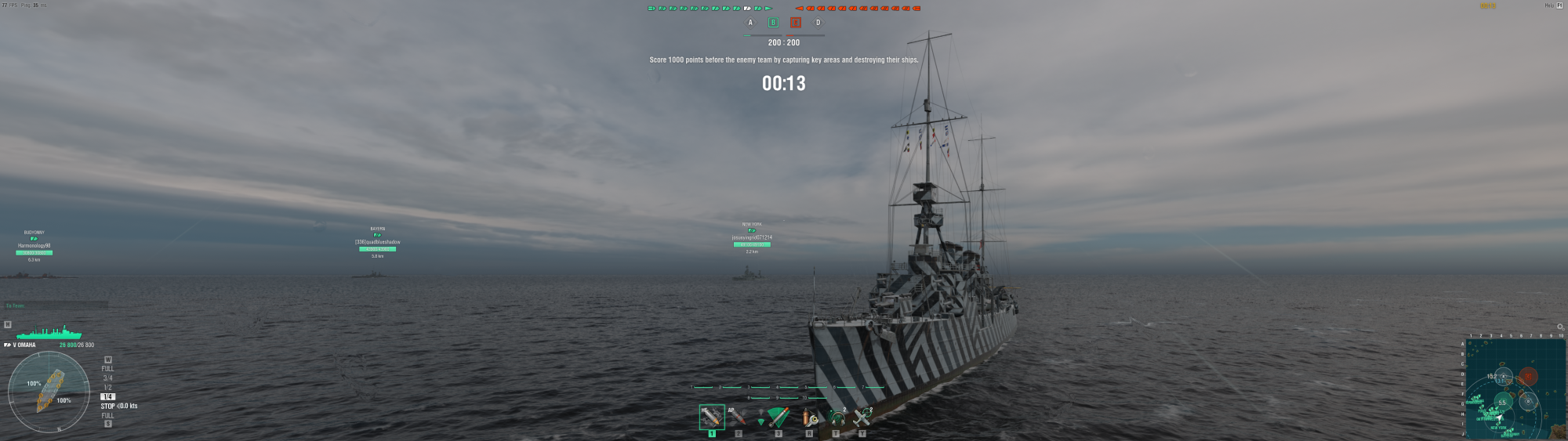1568x441 pixels.
Task: Select capture point A indicator at top
Action: tap(750, 23)
